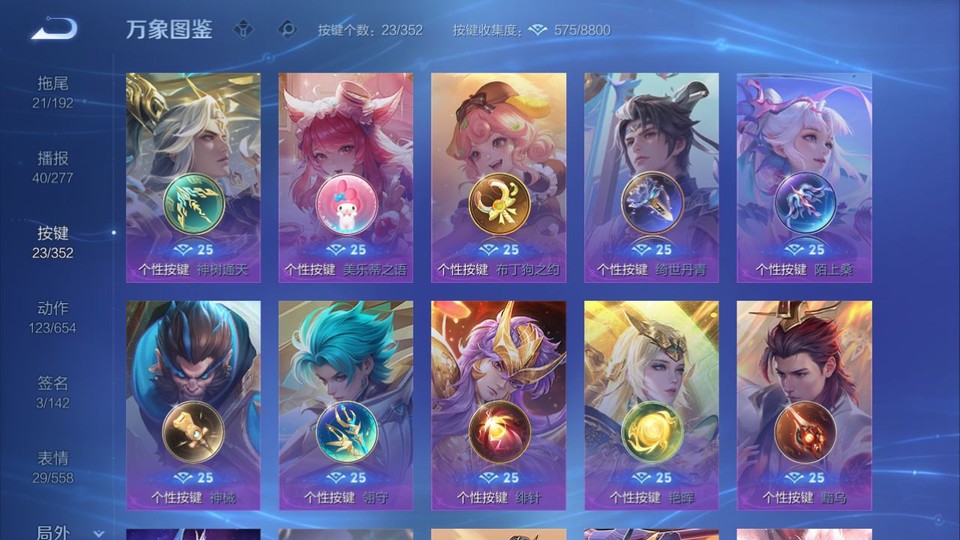This screenshot has height=540, width=960.
Task: Select the 踏乌 button skin card
Action: point(804,405)
